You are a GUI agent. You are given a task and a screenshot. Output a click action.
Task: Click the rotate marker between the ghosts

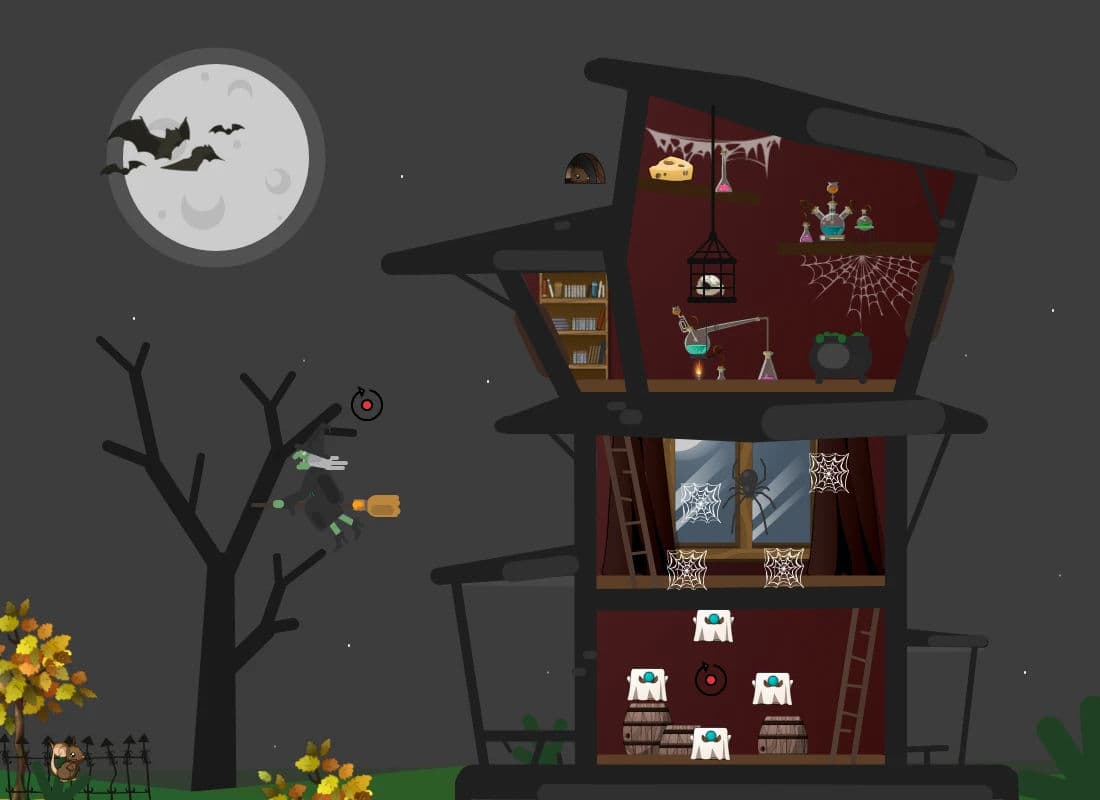711,680
